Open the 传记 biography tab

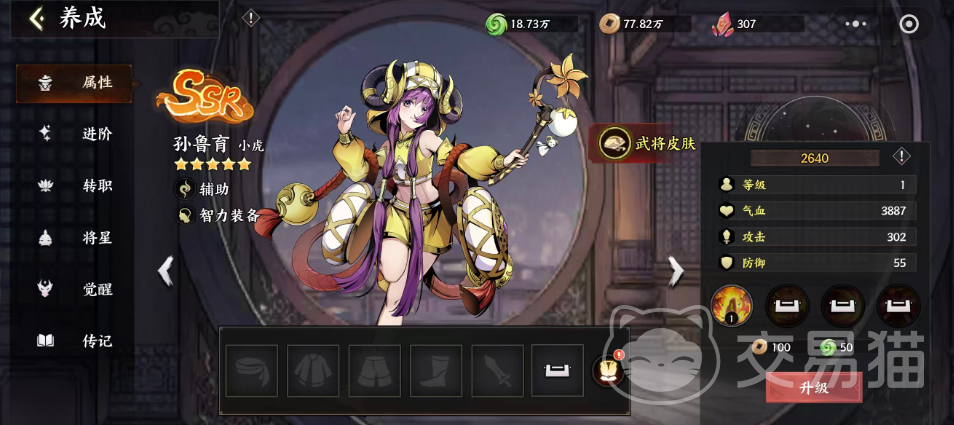click(75, 341)
